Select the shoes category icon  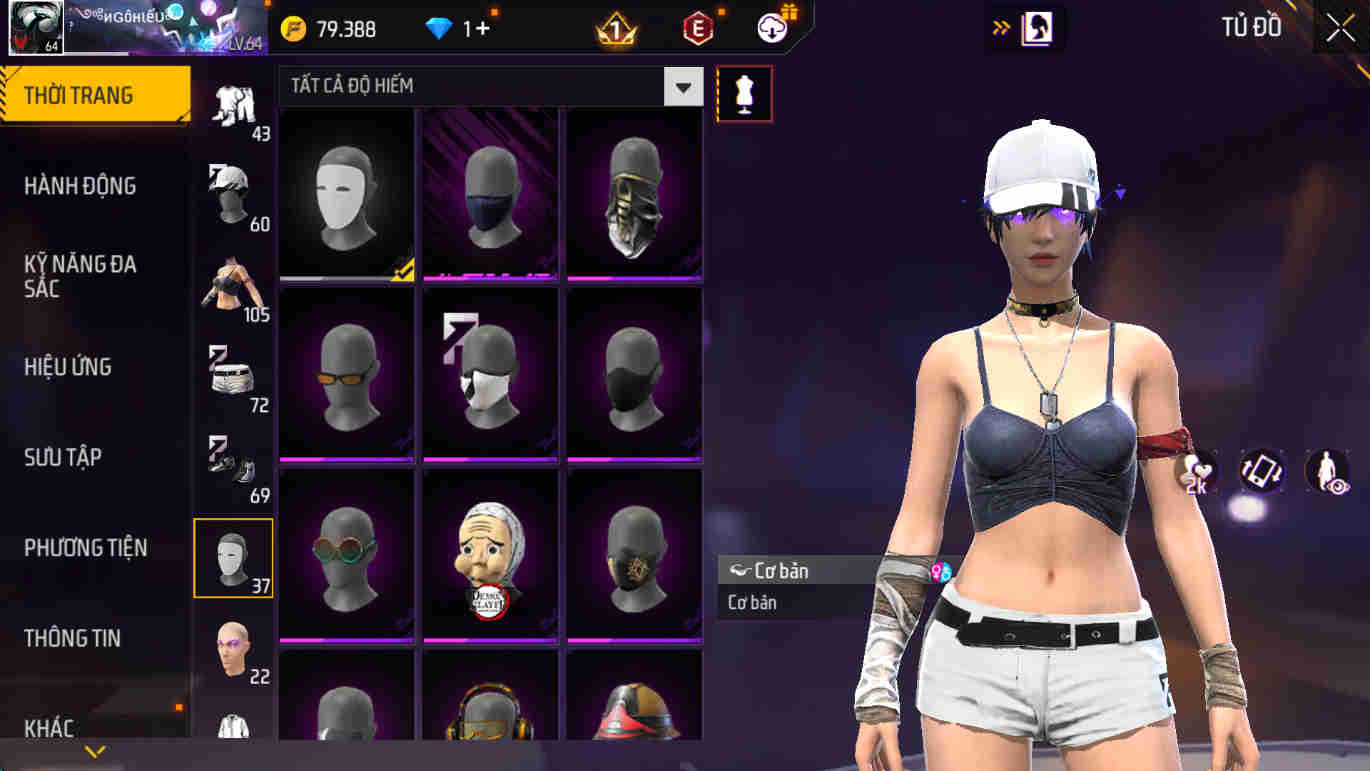[x=233, y=465]
